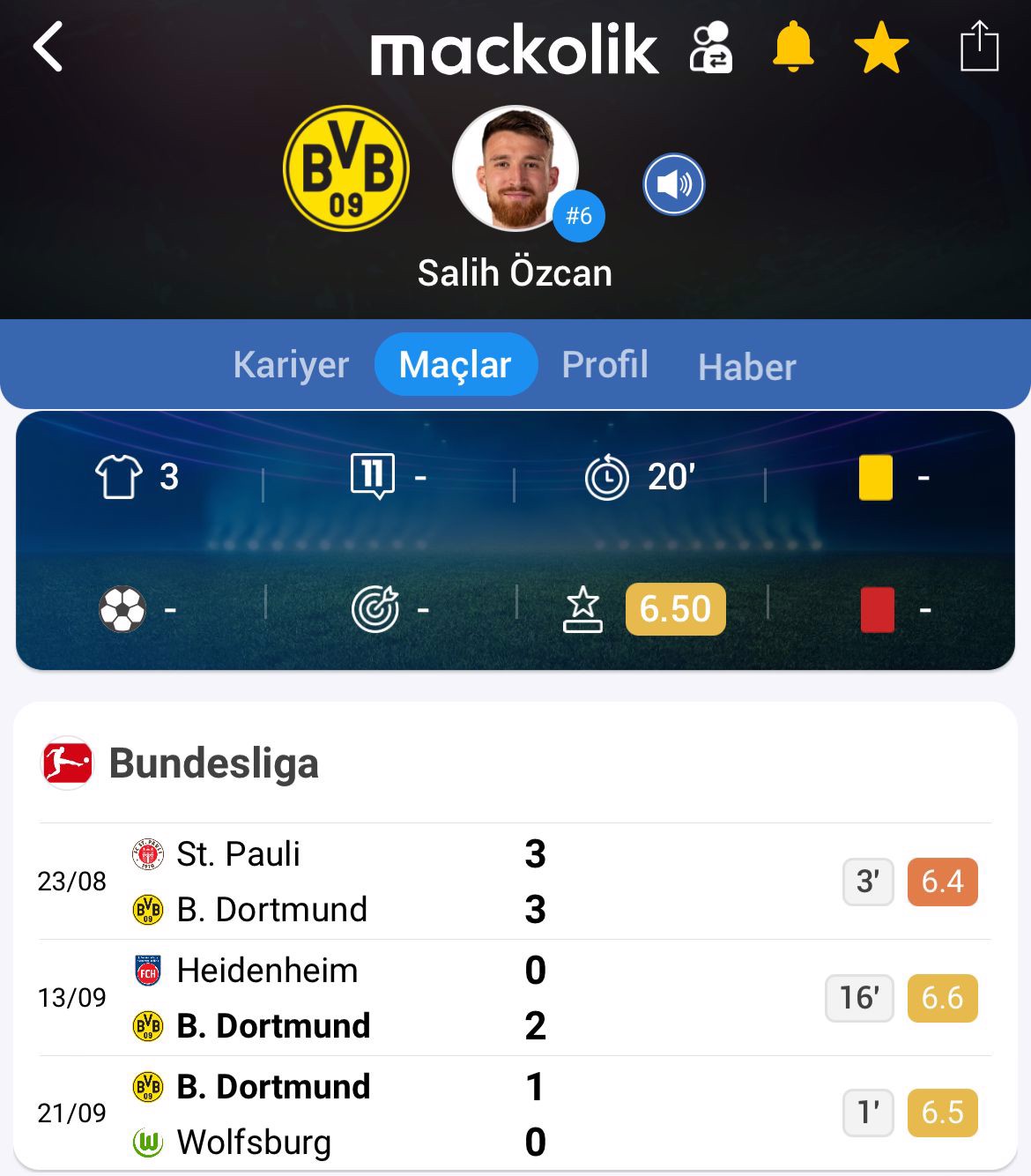The height and width of the screenshot is (1176, 1031).
Task: Select the Maçlar tab
Action: [456, 365]
